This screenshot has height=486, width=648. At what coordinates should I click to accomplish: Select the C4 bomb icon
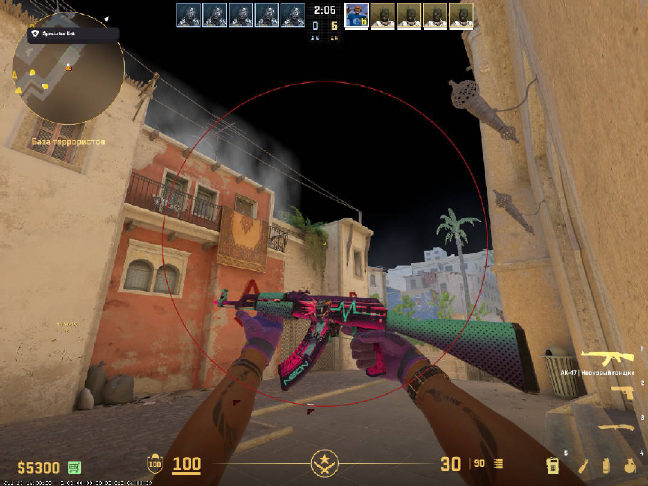552,465
